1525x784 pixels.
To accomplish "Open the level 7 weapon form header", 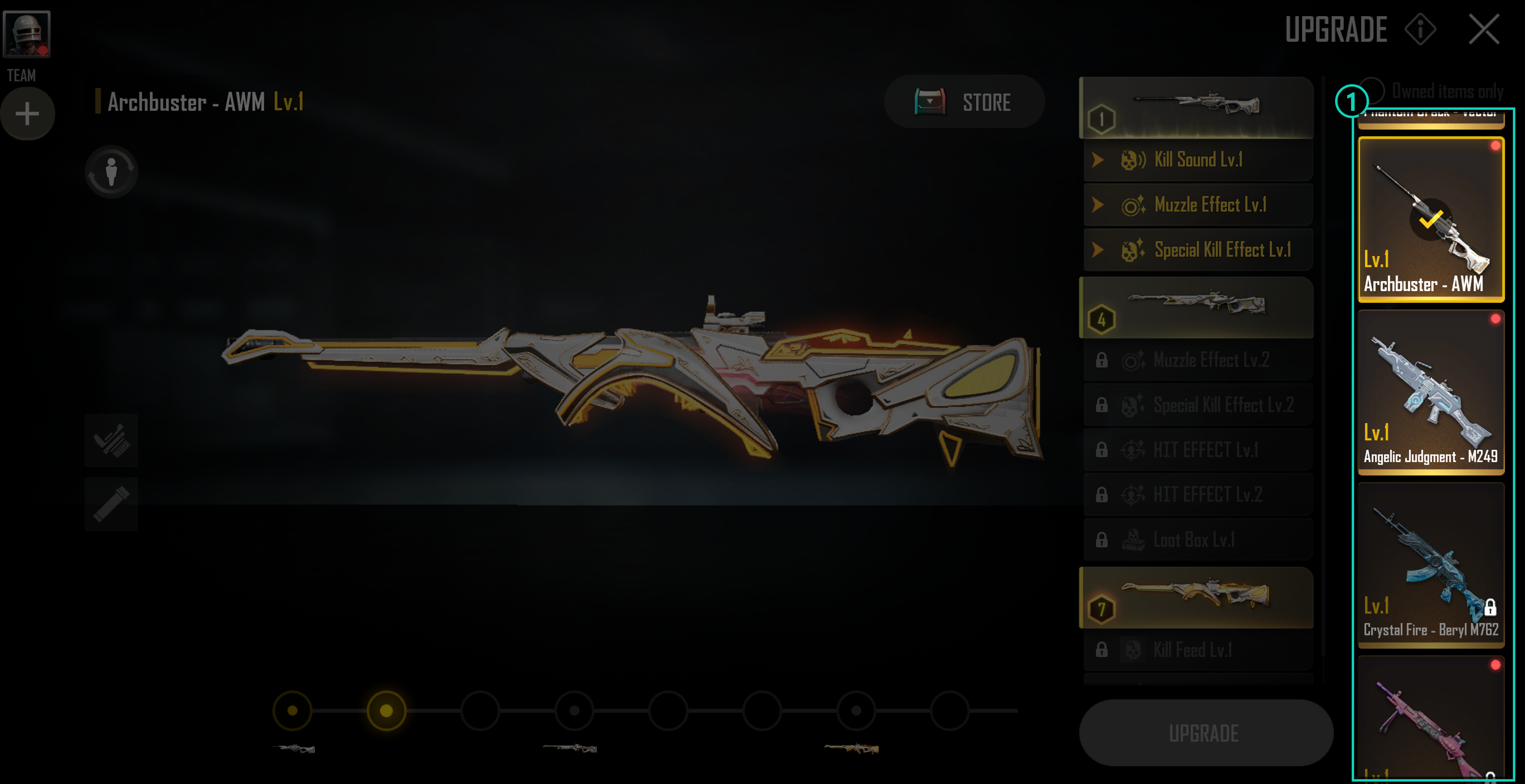I will point(1196,598).
